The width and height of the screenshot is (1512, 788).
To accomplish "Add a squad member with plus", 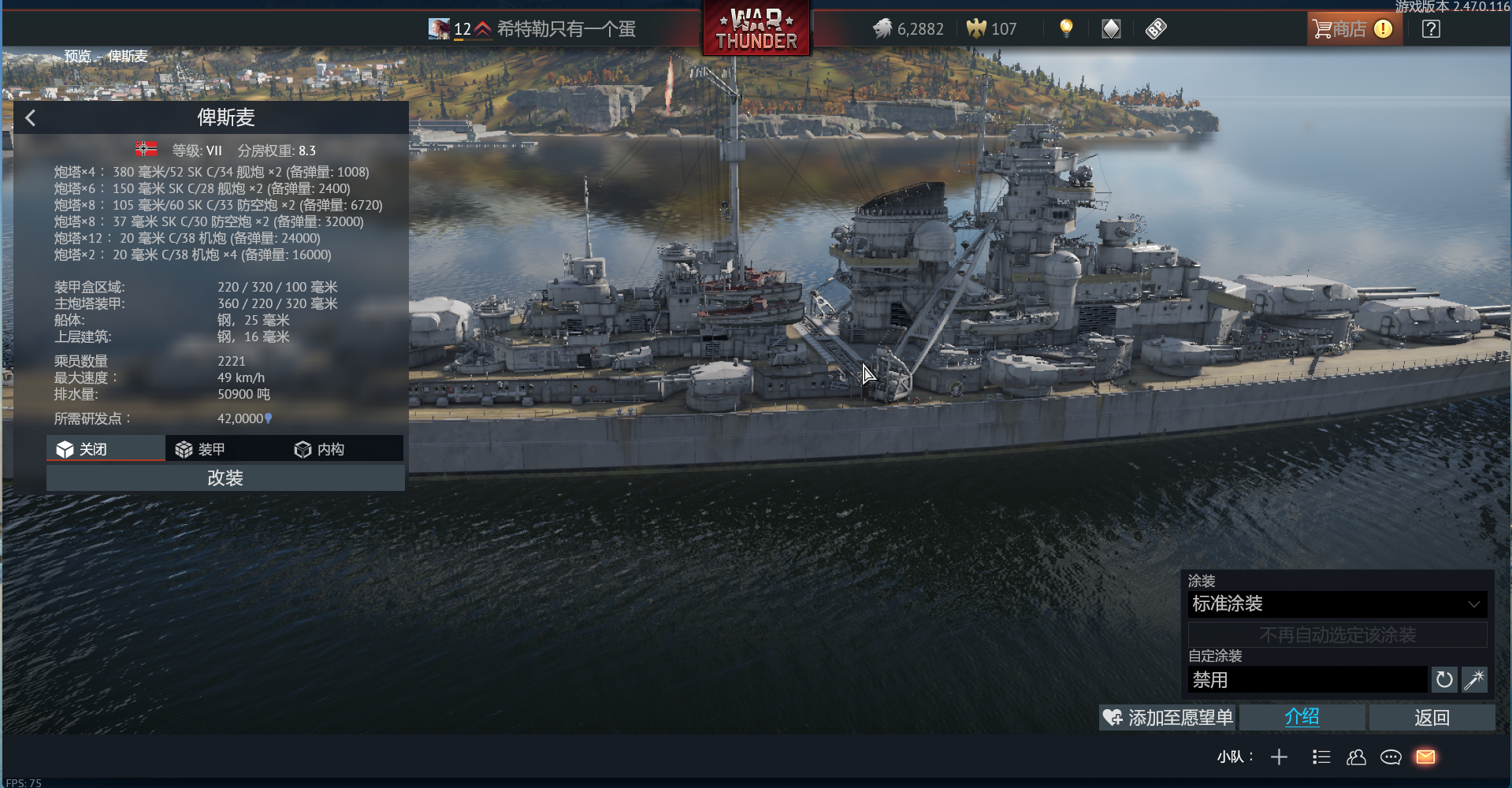I will [x=1279, y=757].
